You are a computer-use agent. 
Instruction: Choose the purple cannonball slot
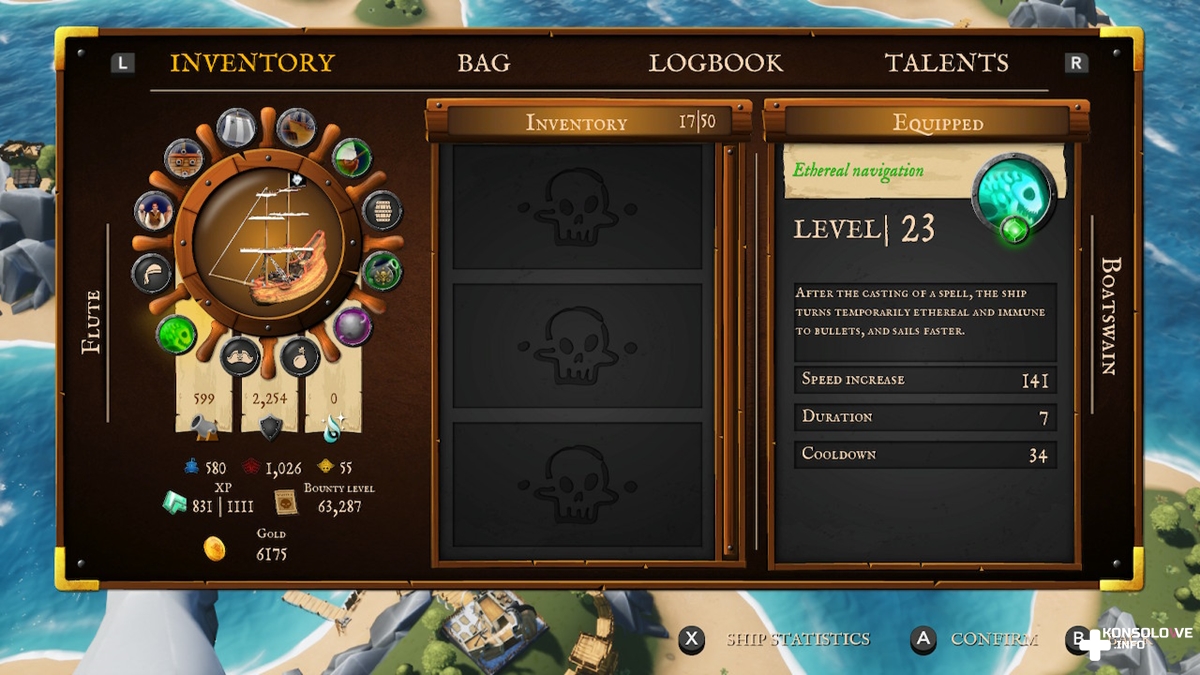(x=352, y=326)
